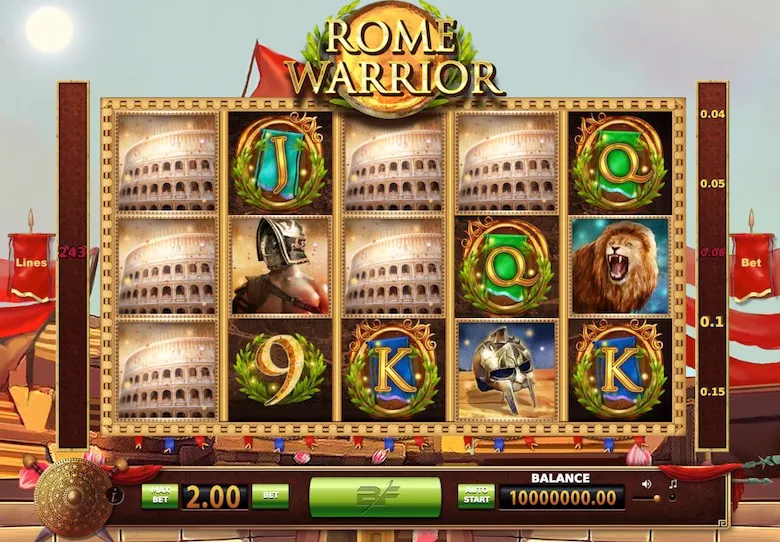Enable AUTO START spins
Viewport: 780px width, 542px height.
[x=476, y=496]
